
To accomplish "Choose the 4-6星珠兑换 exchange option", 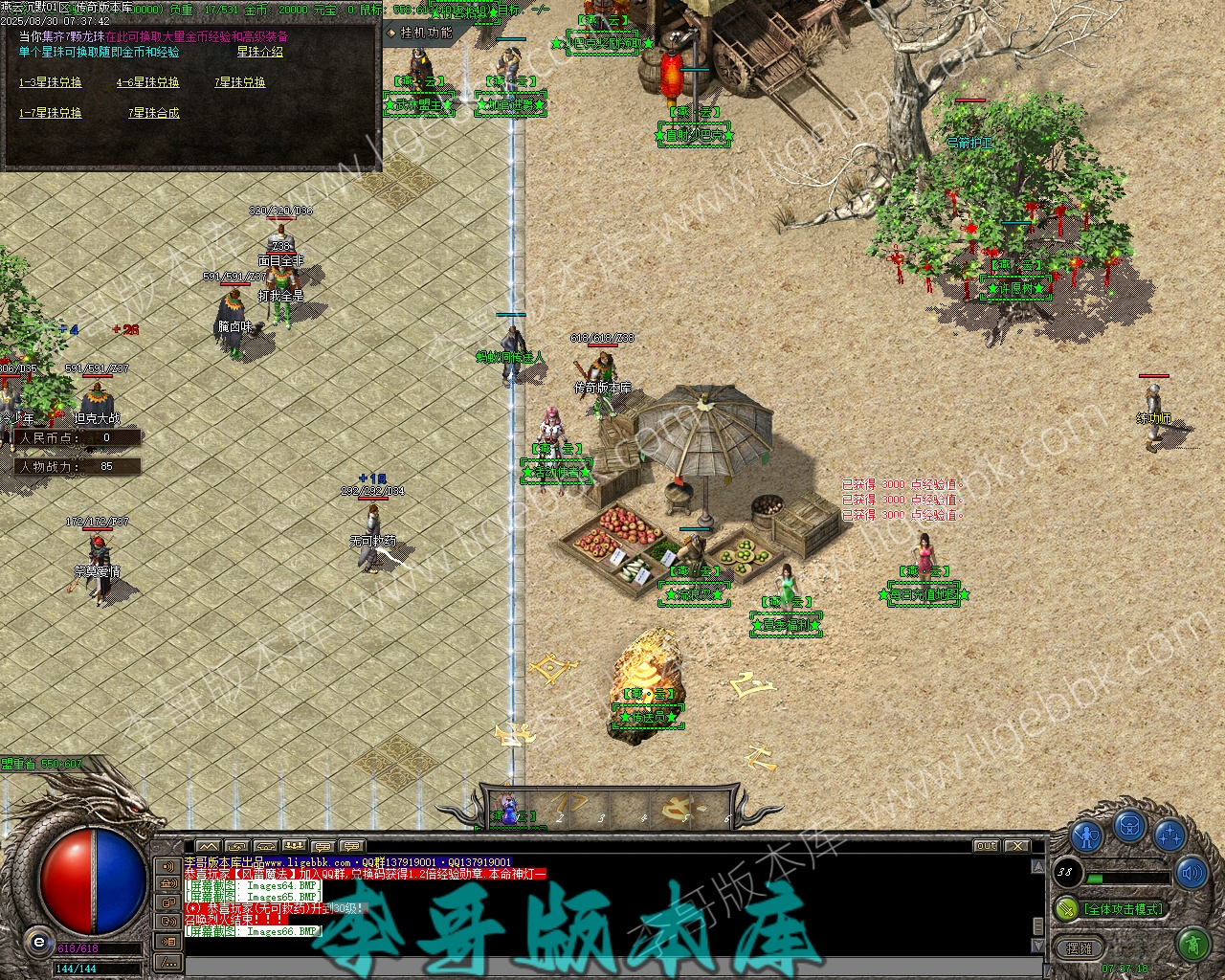I will (x=147, y=83).
